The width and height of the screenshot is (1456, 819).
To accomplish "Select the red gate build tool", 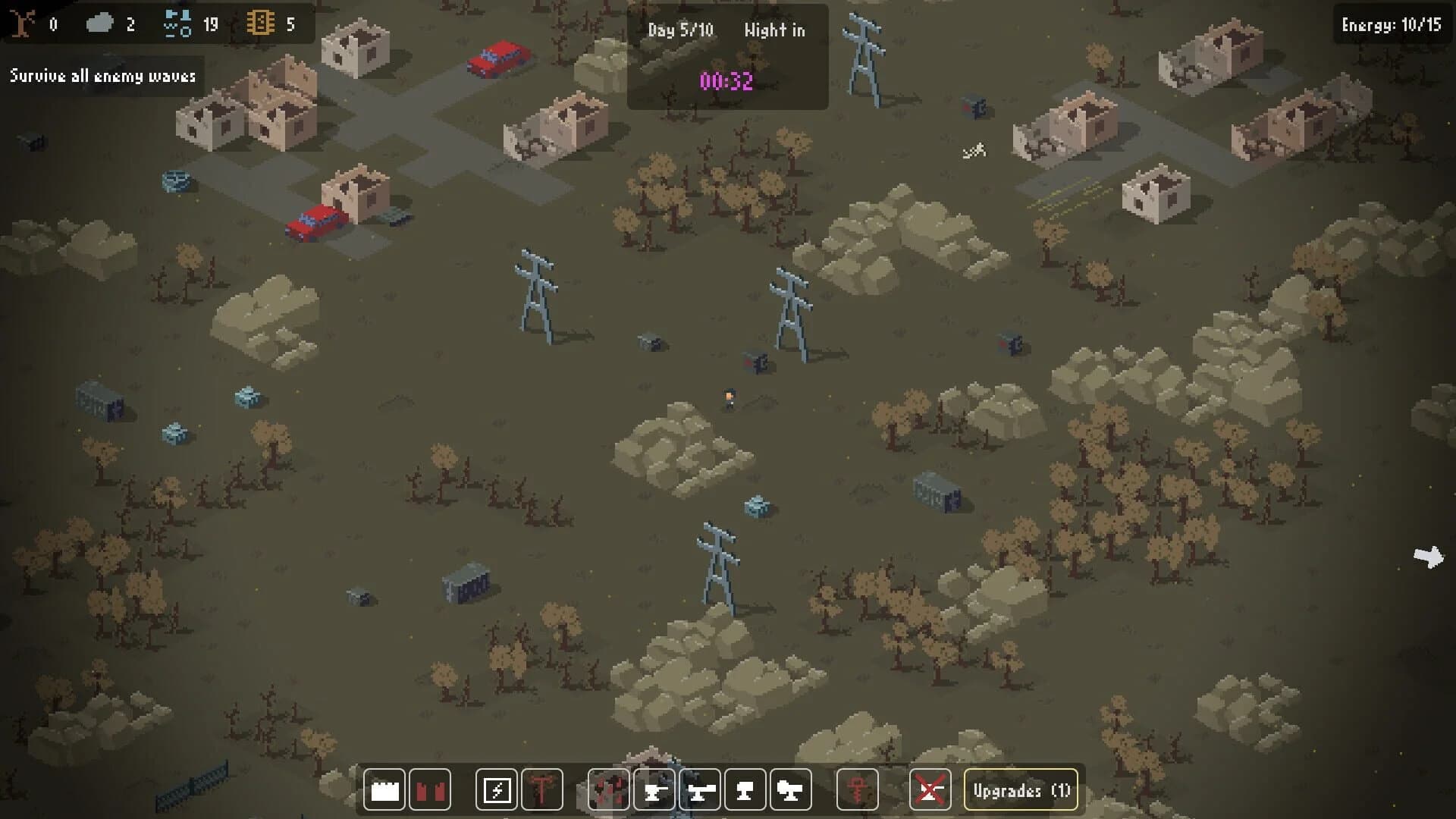I will [431, 789].
